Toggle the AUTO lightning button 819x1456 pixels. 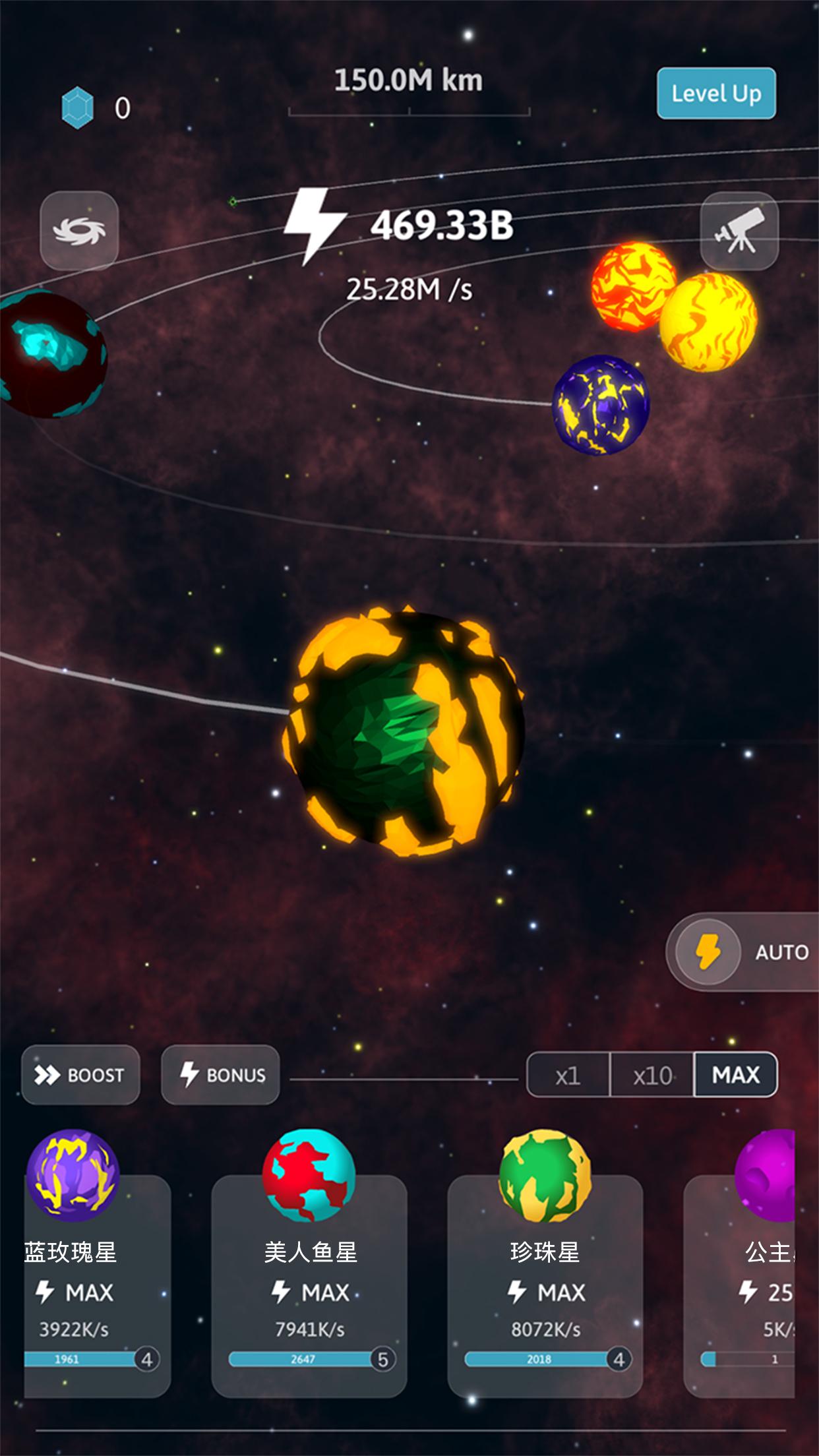tap(708, 952)
